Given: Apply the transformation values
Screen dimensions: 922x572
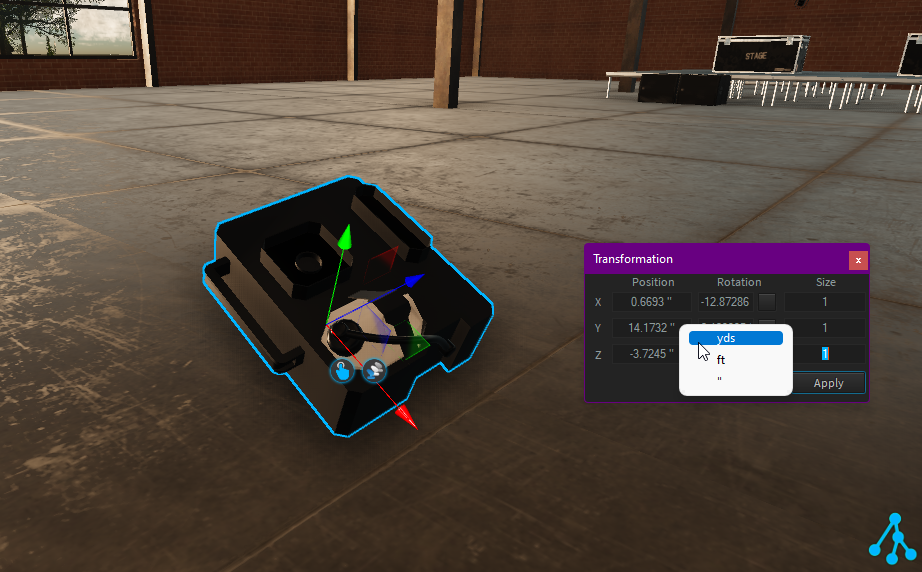Looking at the screenshot, I should (828, 383).
